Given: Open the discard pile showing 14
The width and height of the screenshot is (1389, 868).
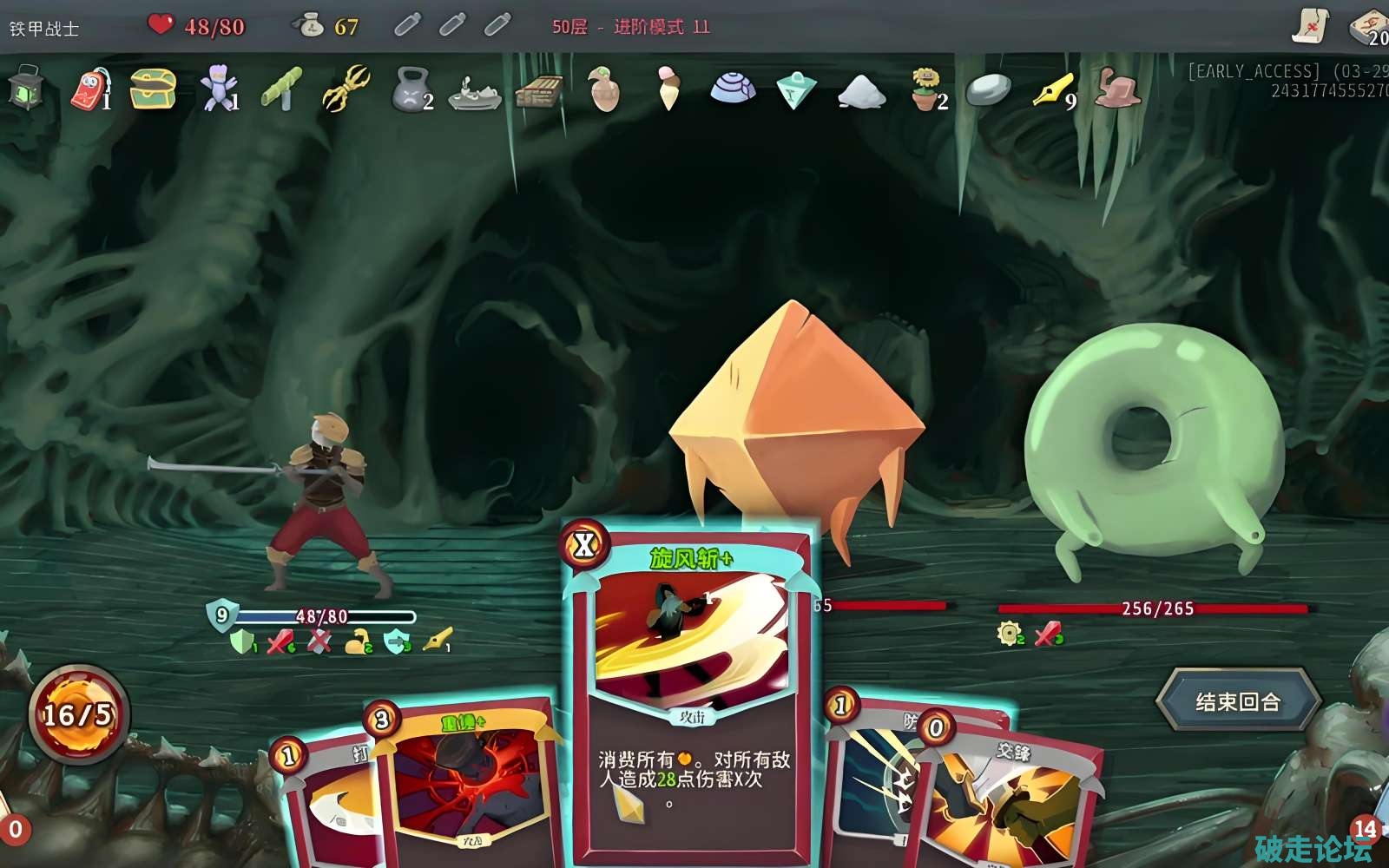Looking at the screenshot, I should (x=1365, y=830).
